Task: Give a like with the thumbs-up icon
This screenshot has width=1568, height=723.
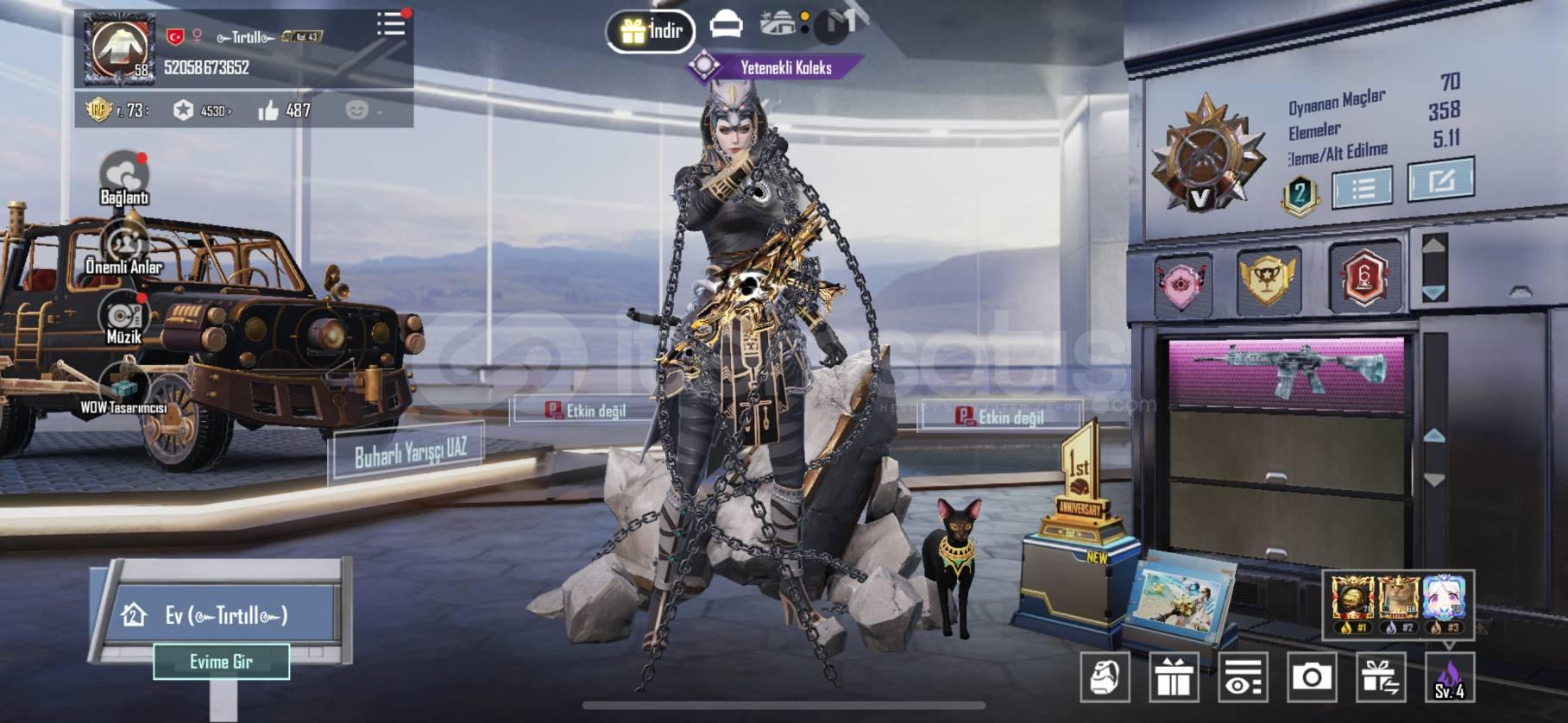Action: (x=268, y=110)
